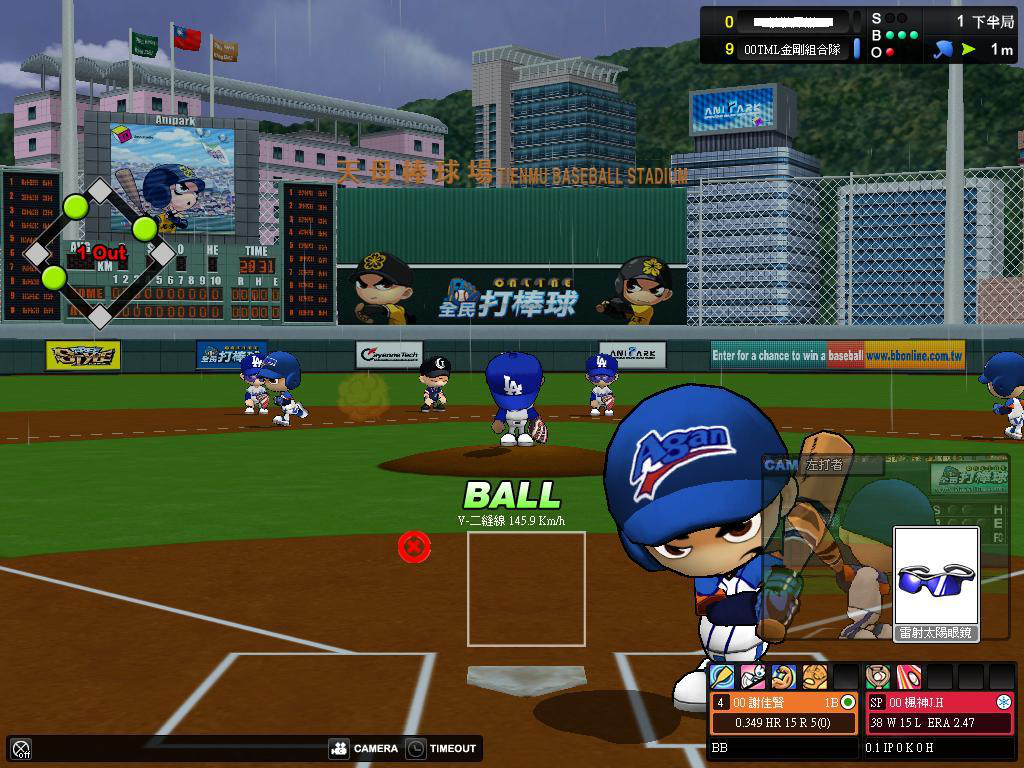The height and width of the screenshot is (768, 1024).
Task: Activate the batter's yellow bat skill icon
Action: [721, 677]
